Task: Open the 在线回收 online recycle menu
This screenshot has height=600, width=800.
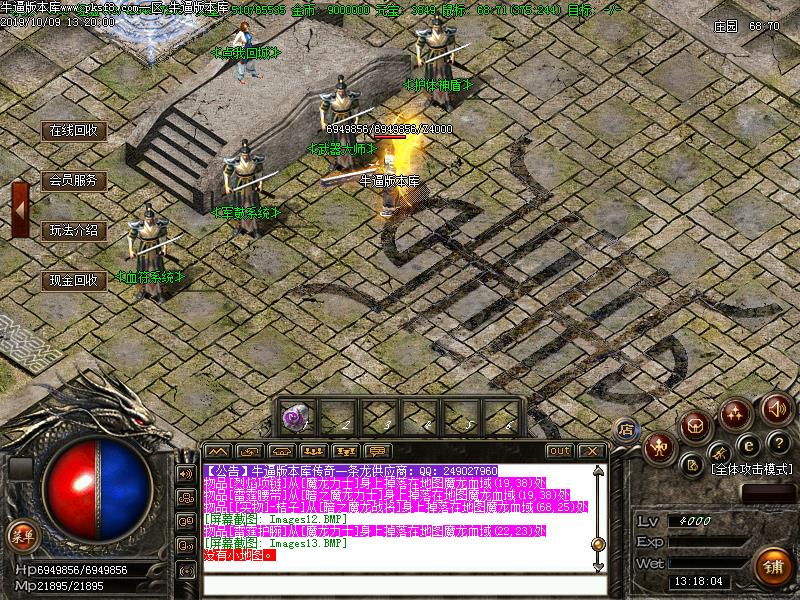Action: pyautogui.click(x=74, y=131)
